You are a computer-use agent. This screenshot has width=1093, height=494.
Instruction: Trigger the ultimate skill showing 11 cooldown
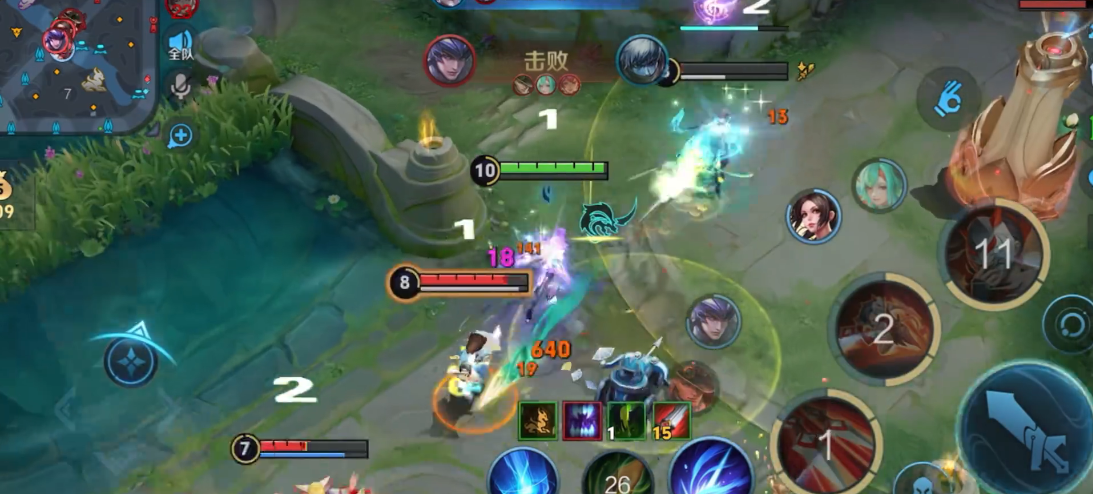993,254
